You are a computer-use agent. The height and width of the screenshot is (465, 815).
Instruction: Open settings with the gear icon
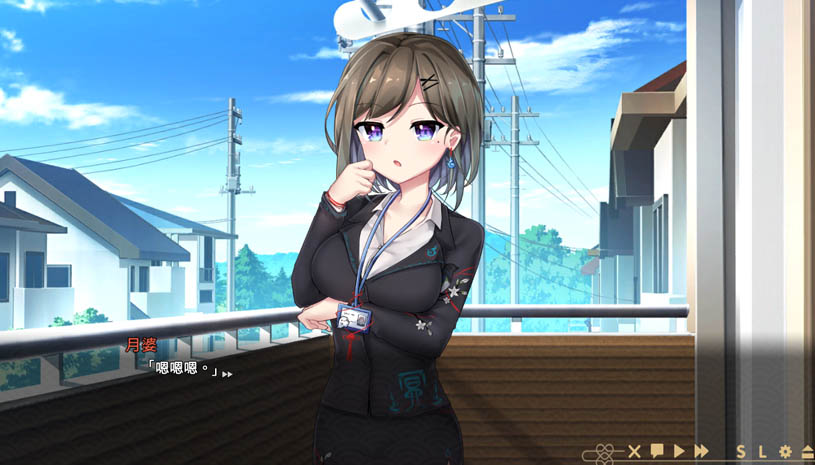point(785,451)
